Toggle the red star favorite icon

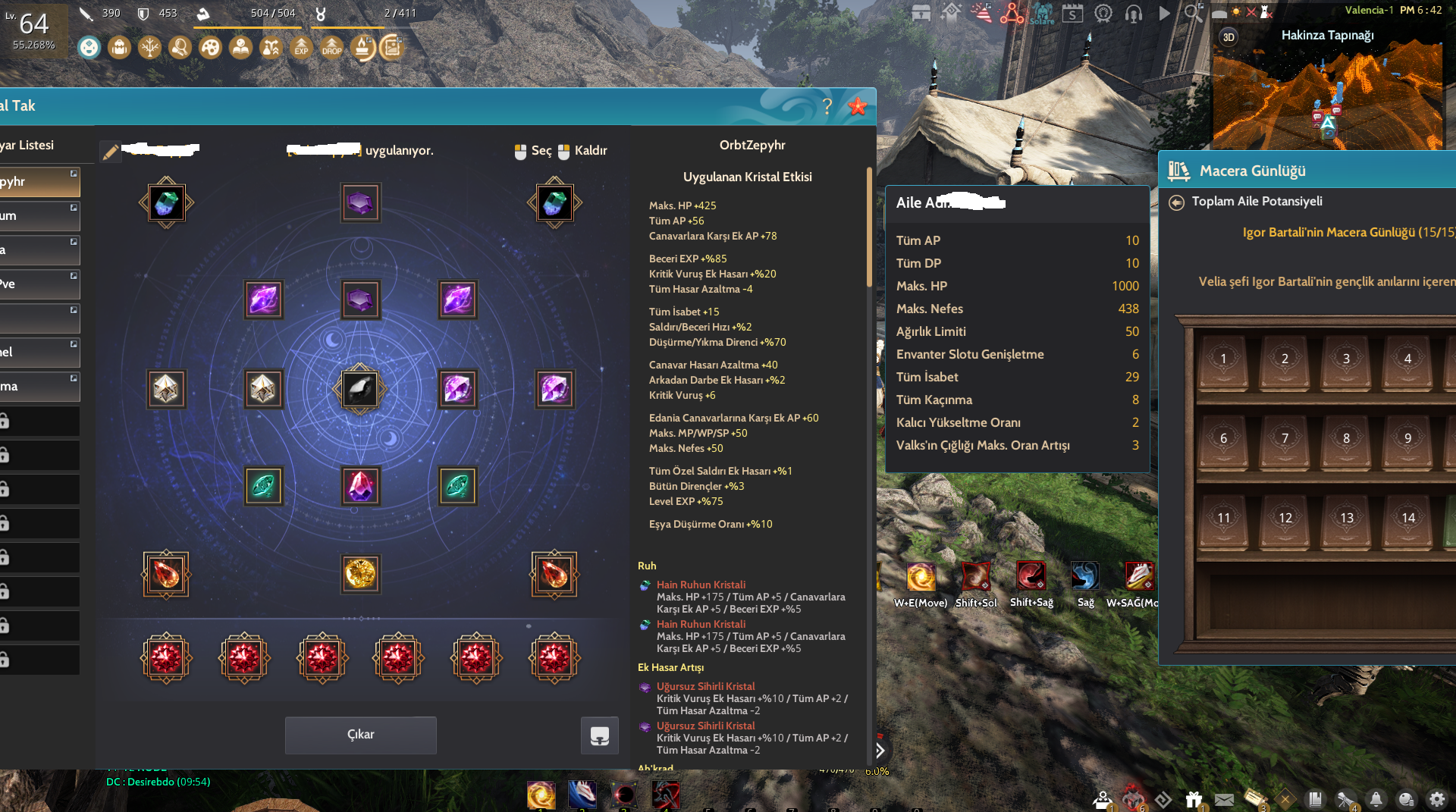(858, 107)
